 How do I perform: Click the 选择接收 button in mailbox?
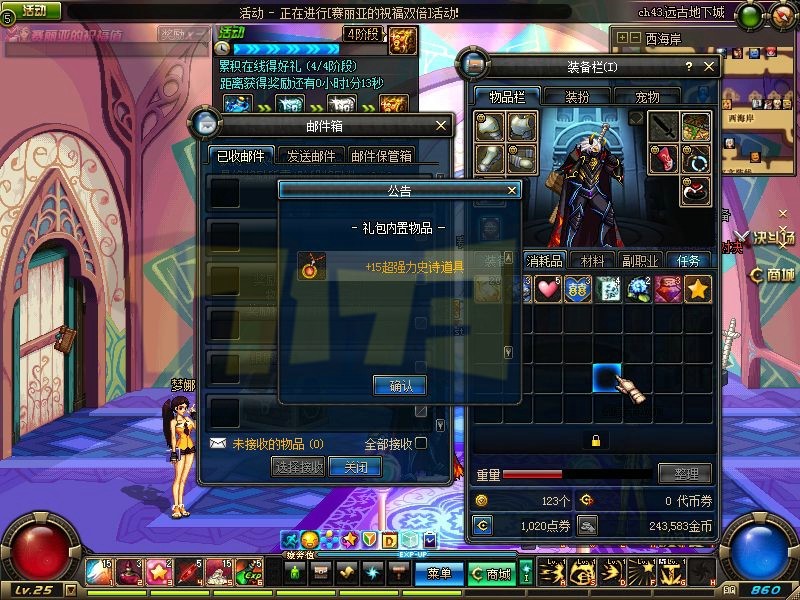[x=298, y=467]
